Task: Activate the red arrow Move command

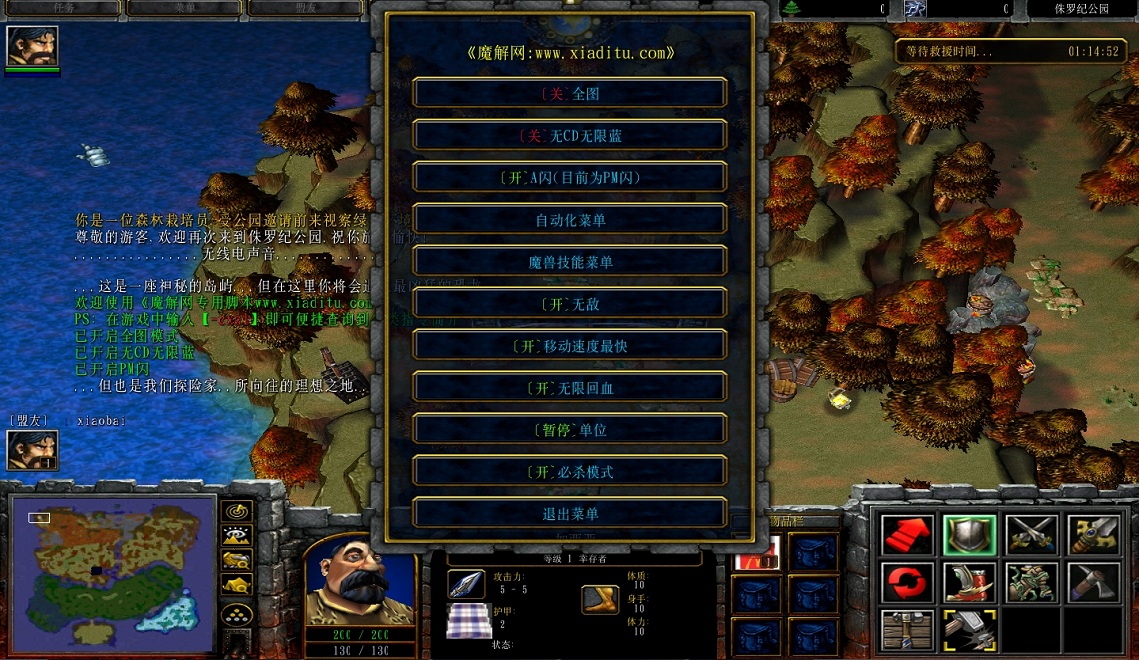Action: (908, 535)
